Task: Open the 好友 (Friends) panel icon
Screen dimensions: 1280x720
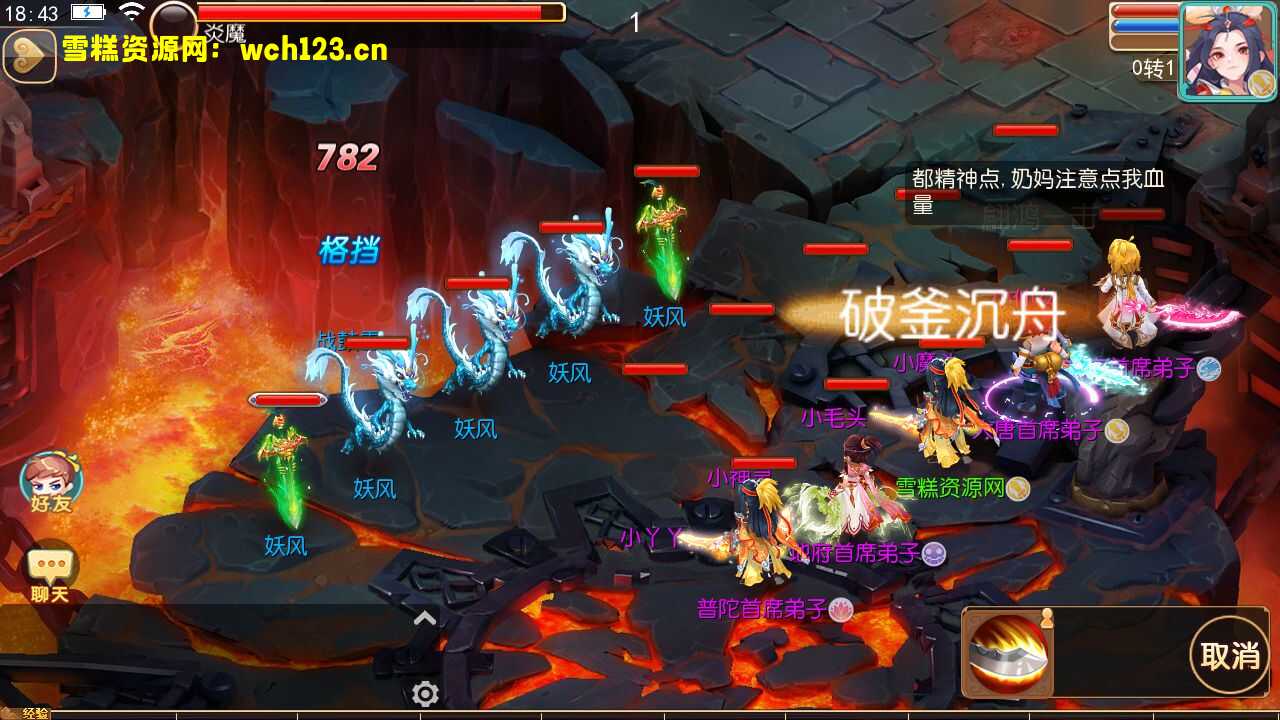Action: click(x=52, y=482)
